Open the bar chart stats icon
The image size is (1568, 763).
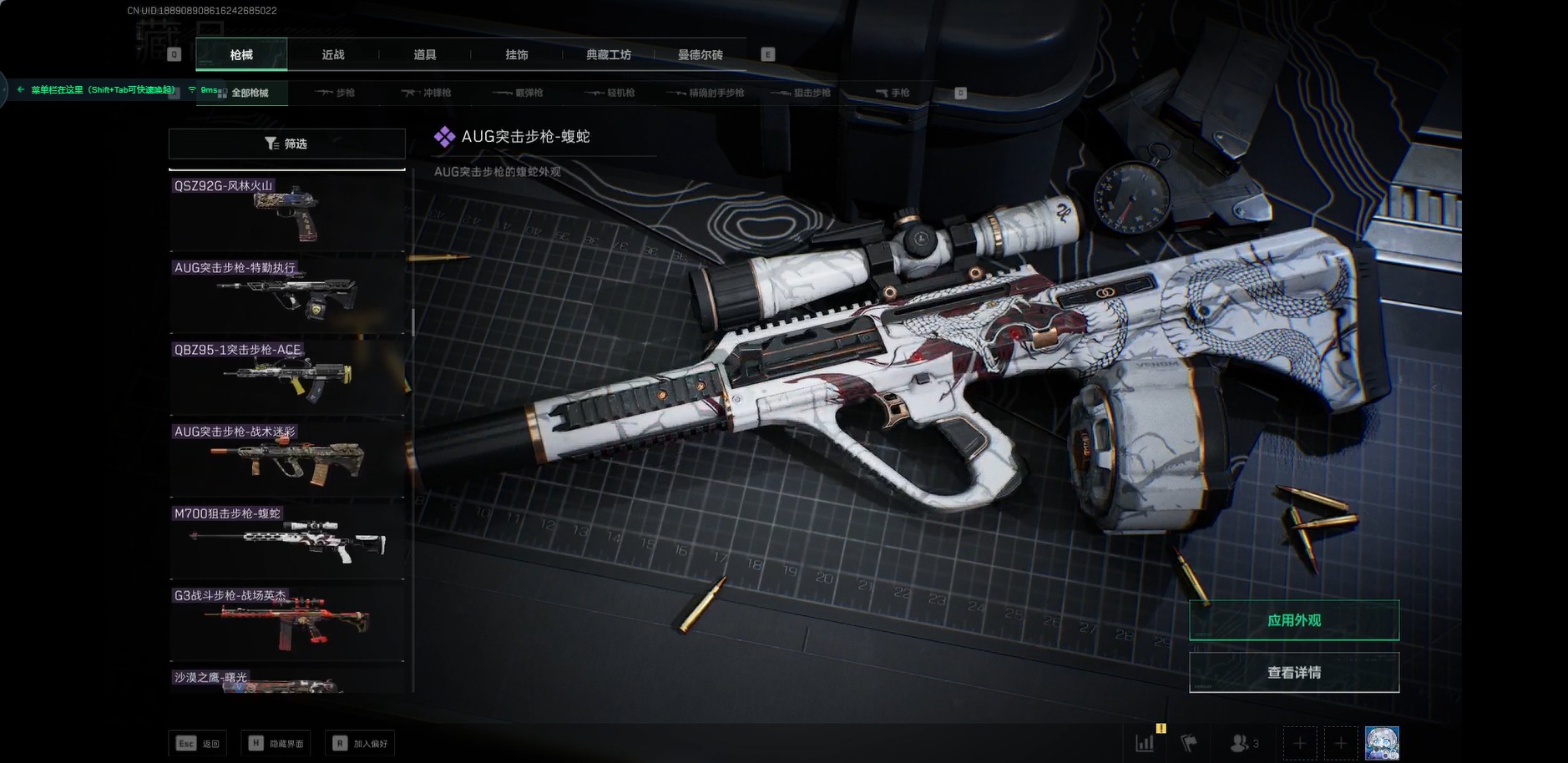pyautogui.click(x=1145, y=743)
